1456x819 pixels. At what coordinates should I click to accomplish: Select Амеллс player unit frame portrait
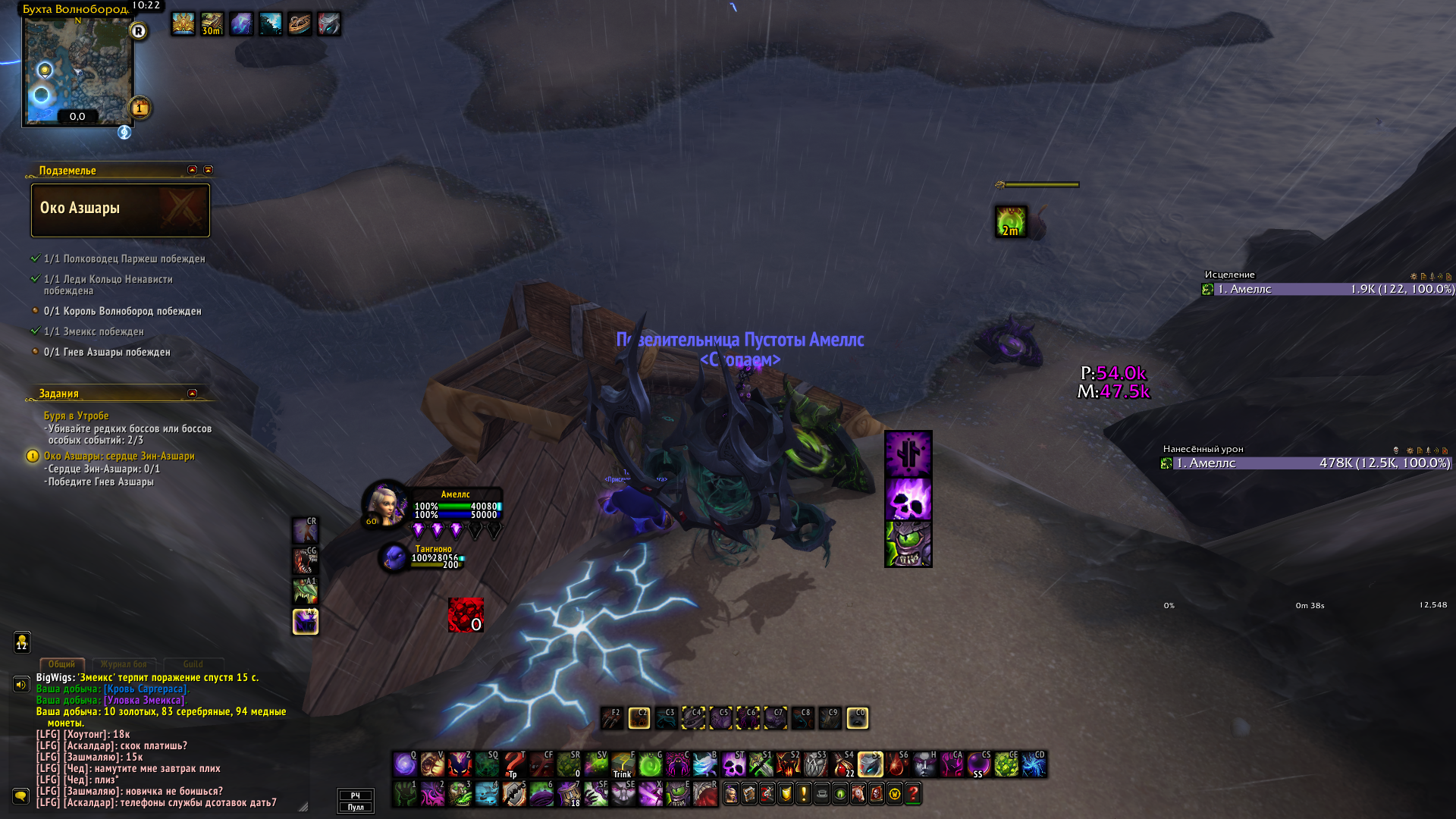pyautogui.click(x=386, y=504)
